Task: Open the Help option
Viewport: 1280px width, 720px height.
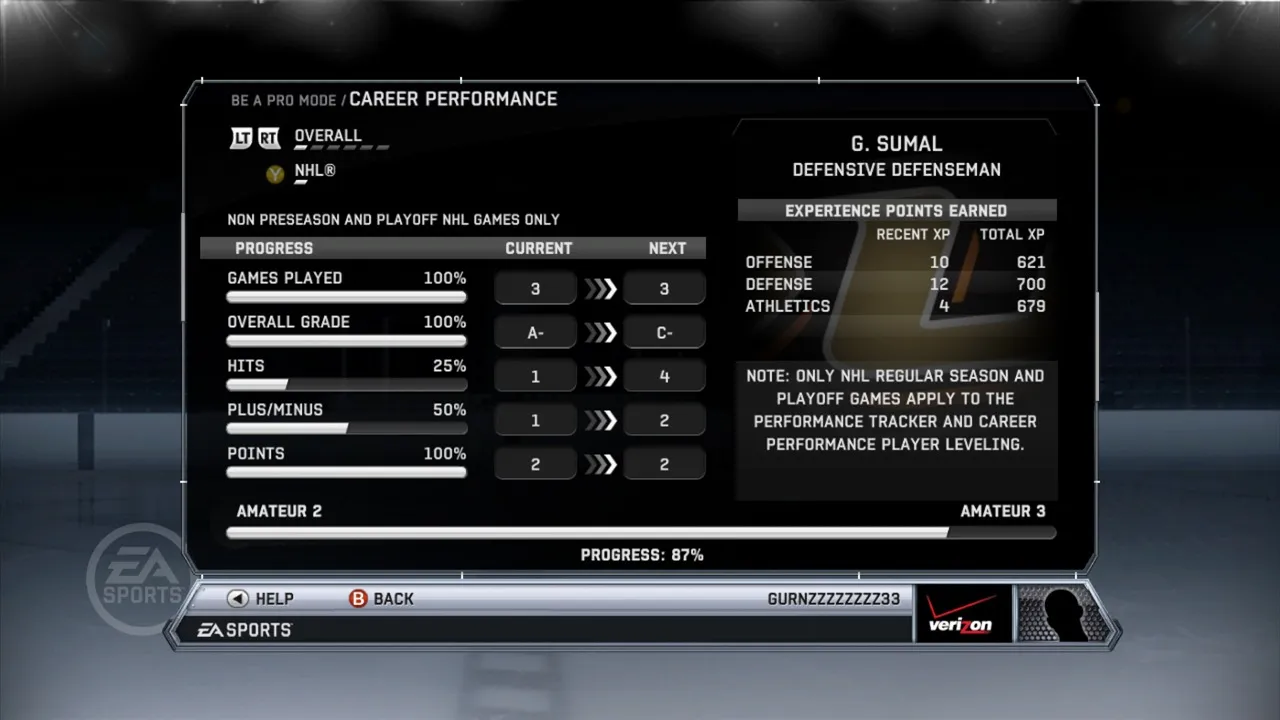Action: (261, 599)
